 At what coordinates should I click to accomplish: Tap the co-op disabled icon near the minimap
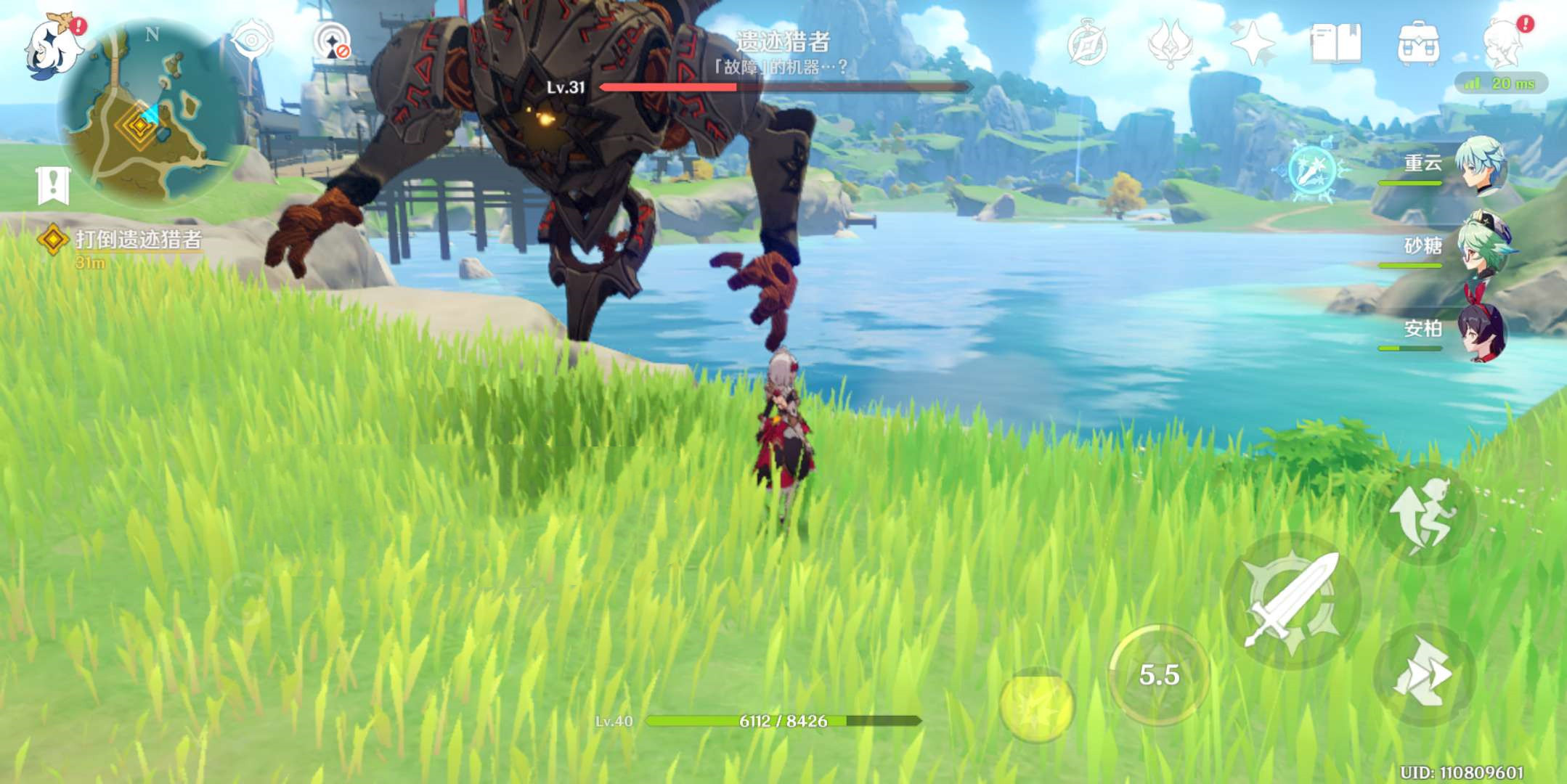(333, 42)
